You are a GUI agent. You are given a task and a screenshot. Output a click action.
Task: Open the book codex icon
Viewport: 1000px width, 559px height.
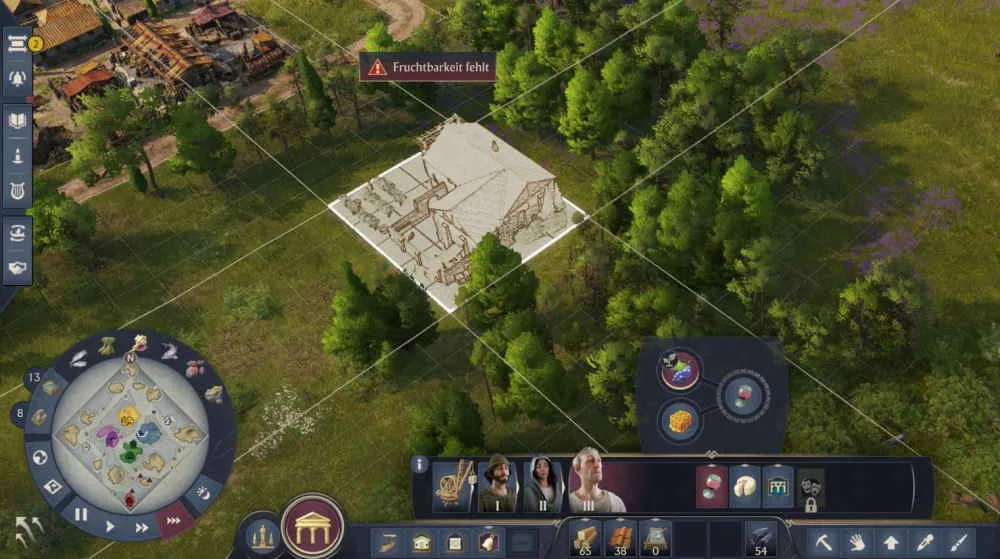pyautogui.click(x=17, y=122)
